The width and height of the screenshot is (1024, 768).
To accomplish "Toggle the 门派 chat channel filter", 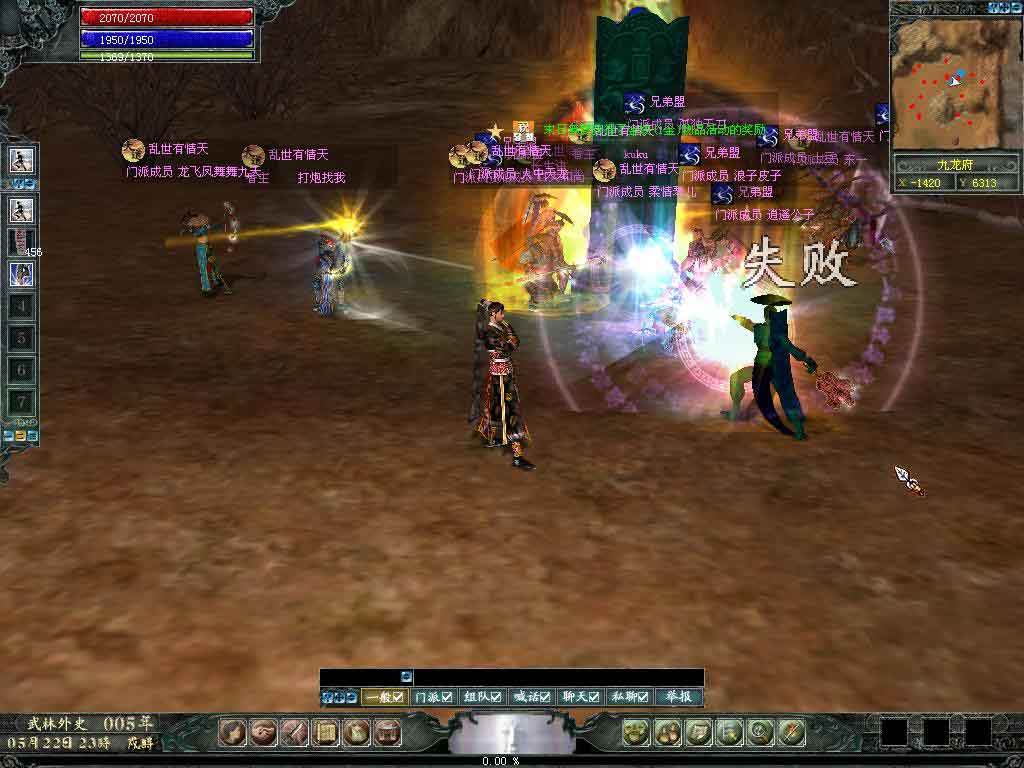I will [x=433, y=697].
